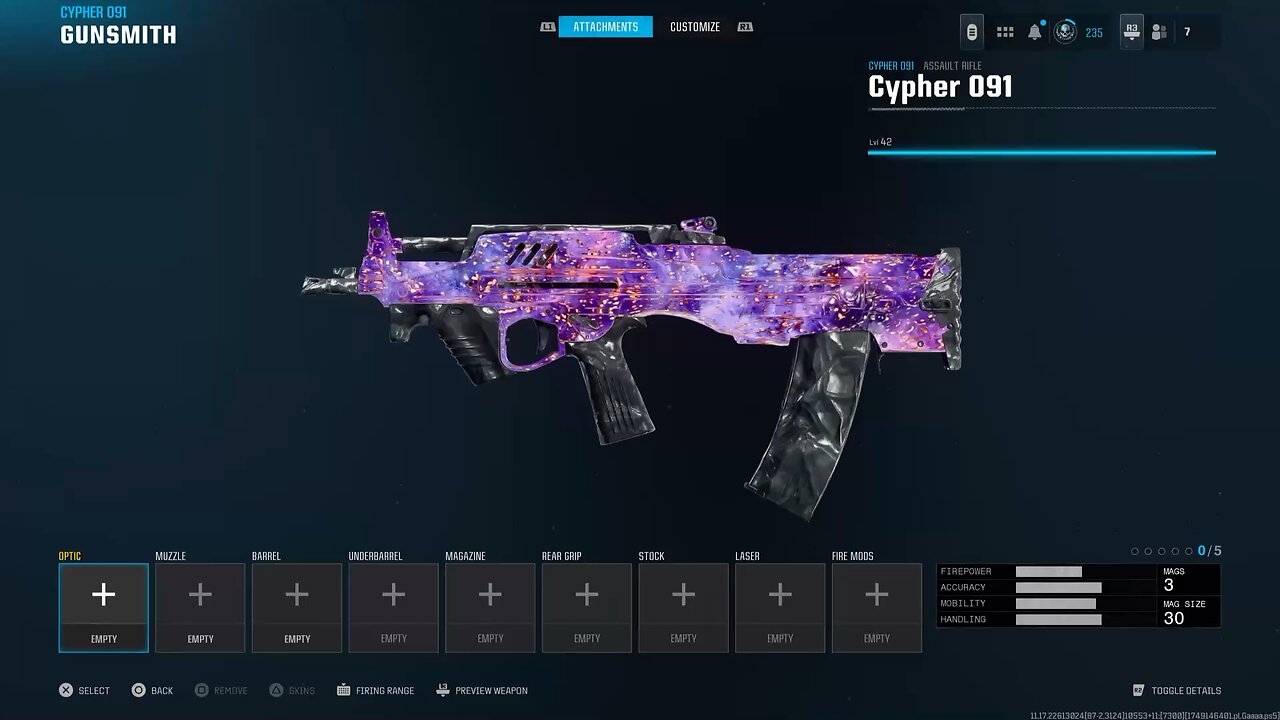Show the social friends icon
The image size is (1280, 720).
tap(1159, 32)
